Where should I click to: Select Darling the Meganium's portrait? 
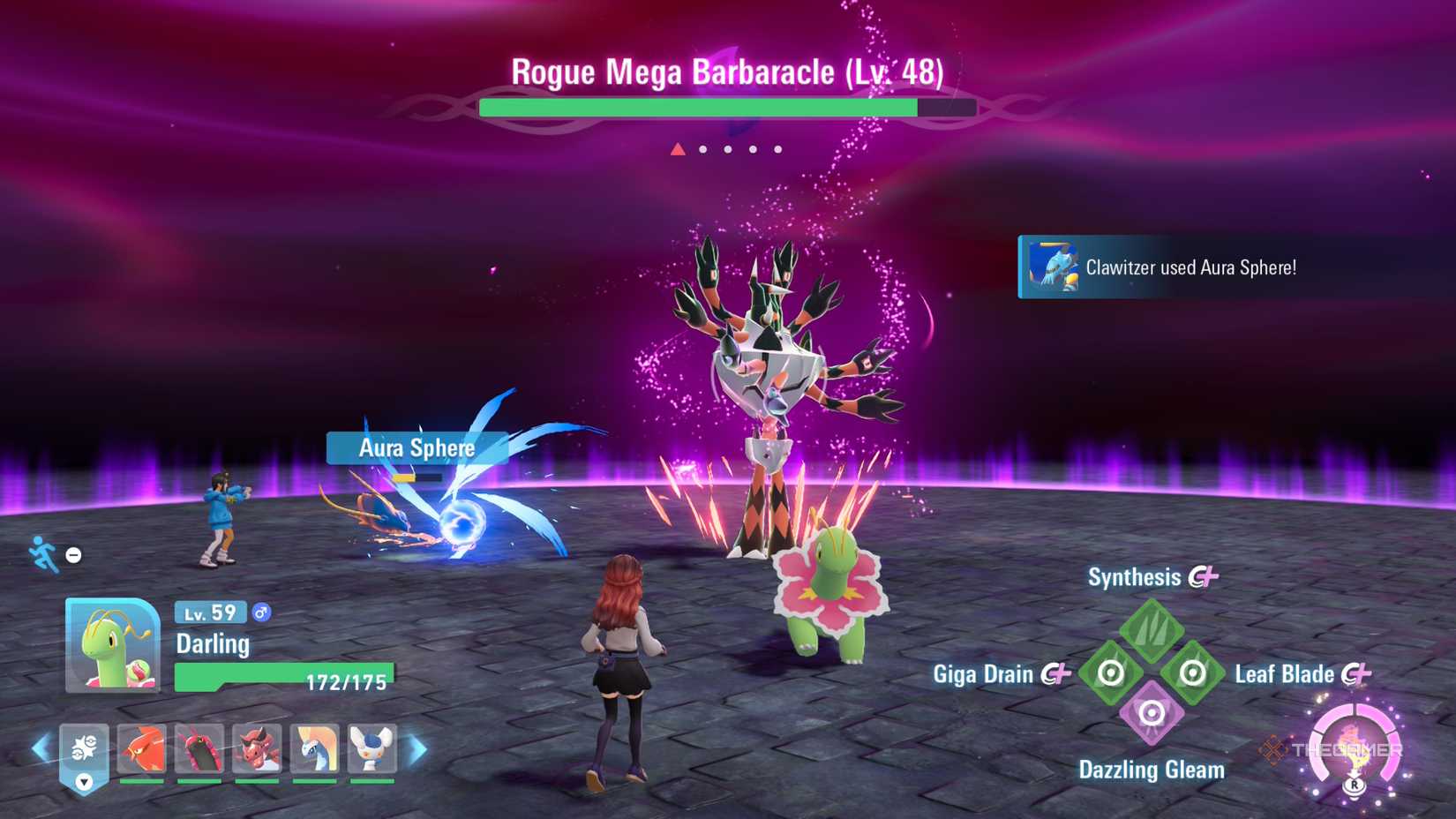(110, 644)
